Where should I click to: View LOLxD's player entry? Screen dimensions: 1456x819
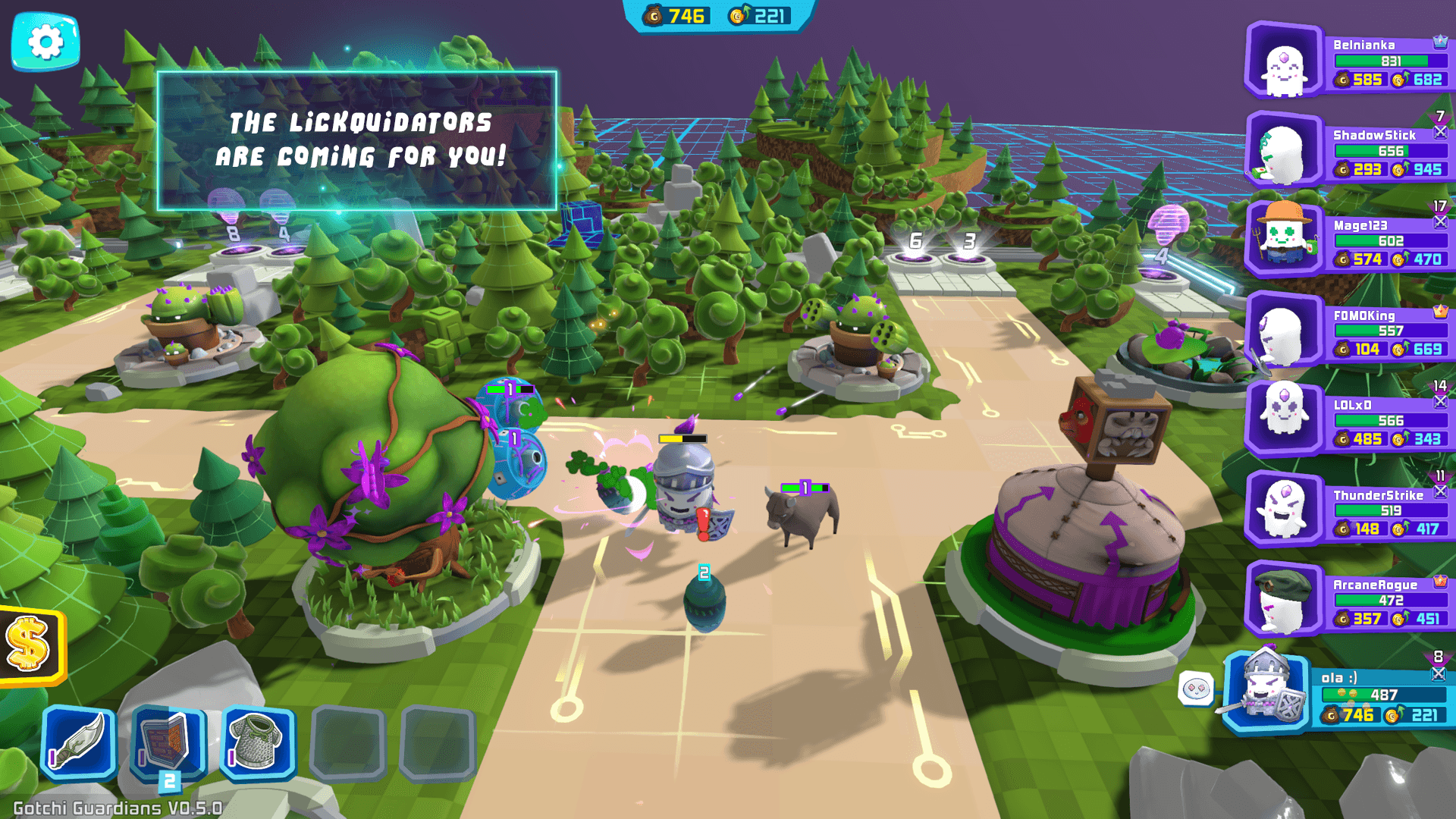1350,422
